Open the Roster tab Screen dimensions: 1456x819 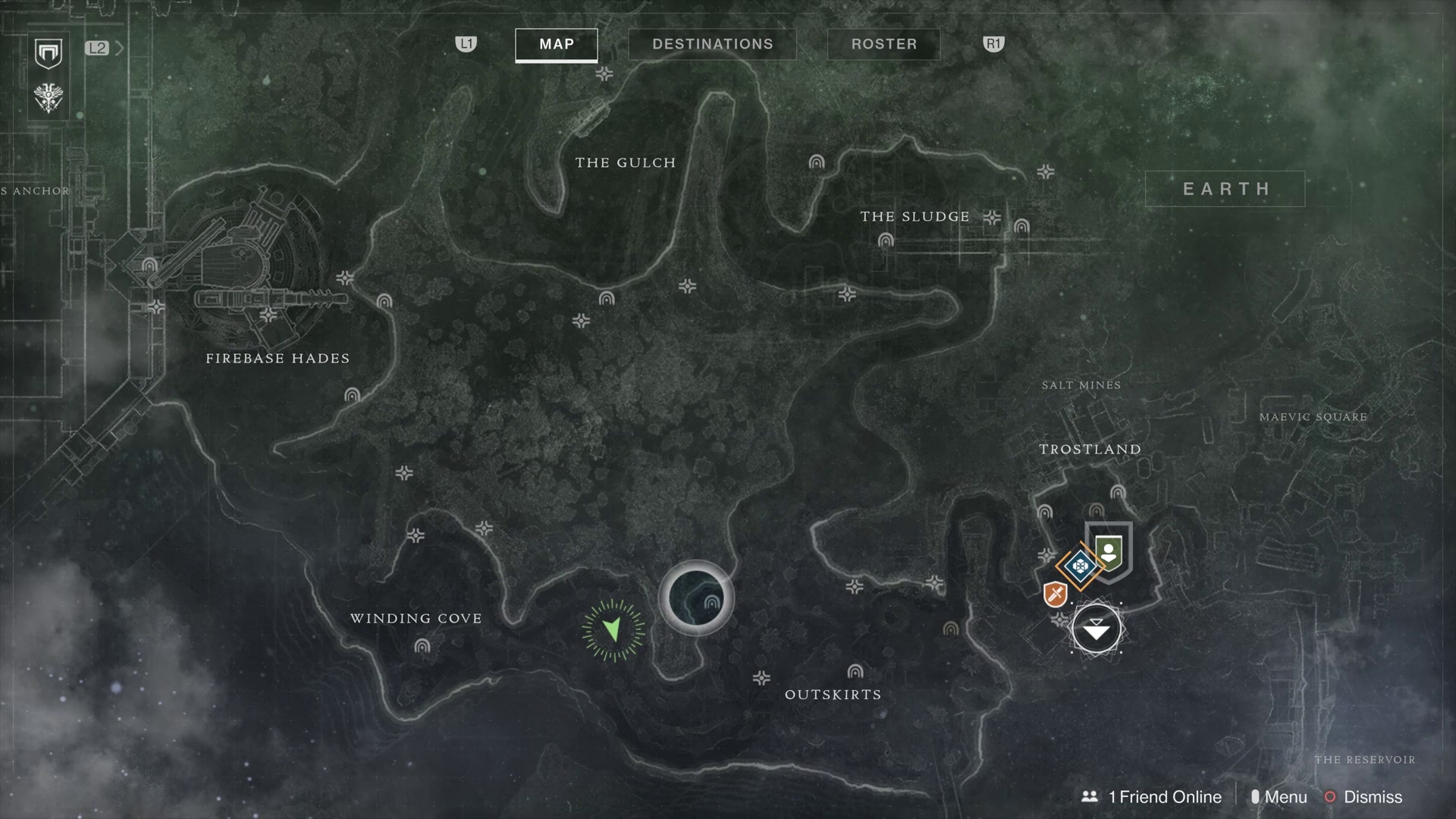883,44
